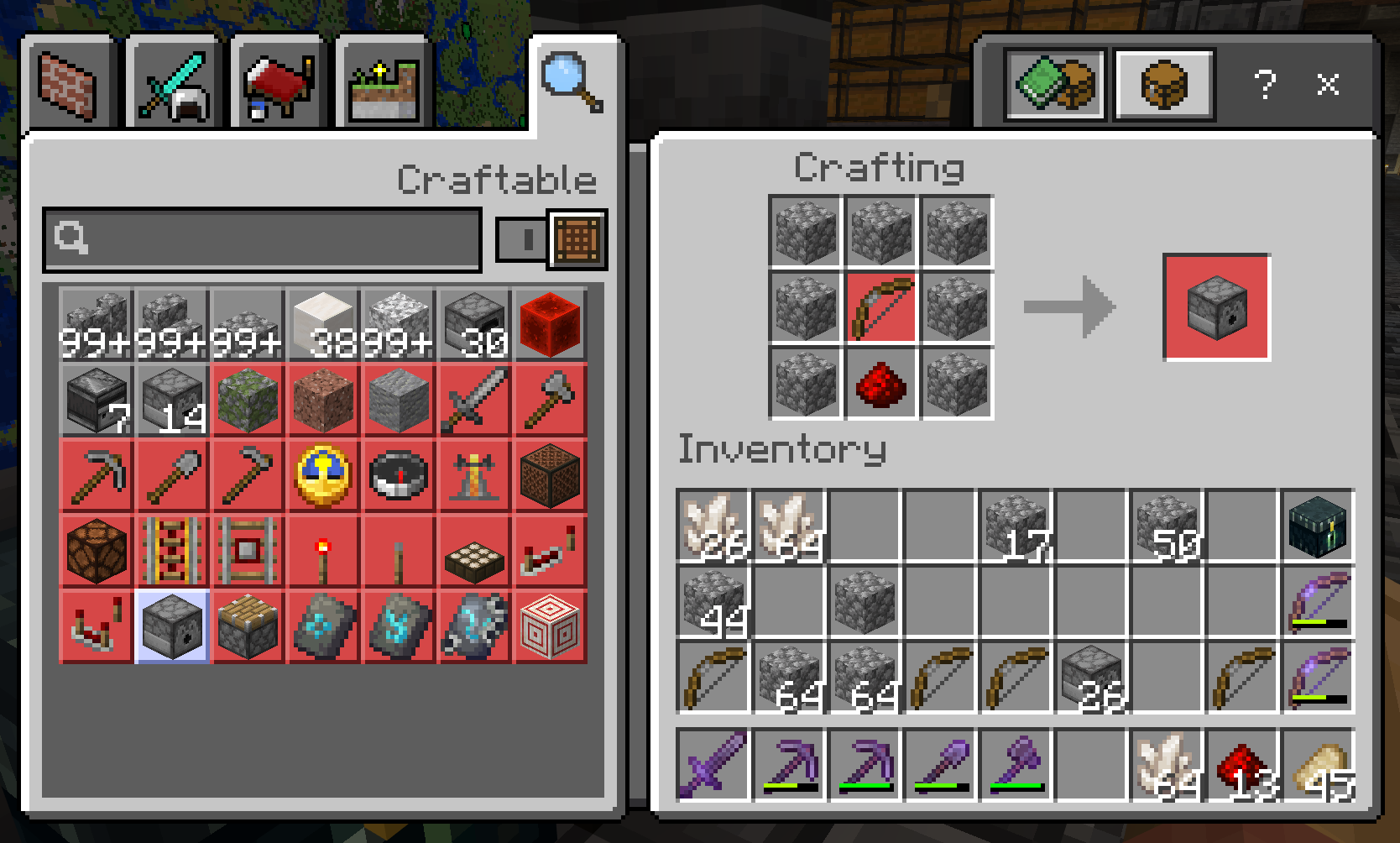Select the ender chest inventory slot
1400x843 pixels.
(1318, 526)
